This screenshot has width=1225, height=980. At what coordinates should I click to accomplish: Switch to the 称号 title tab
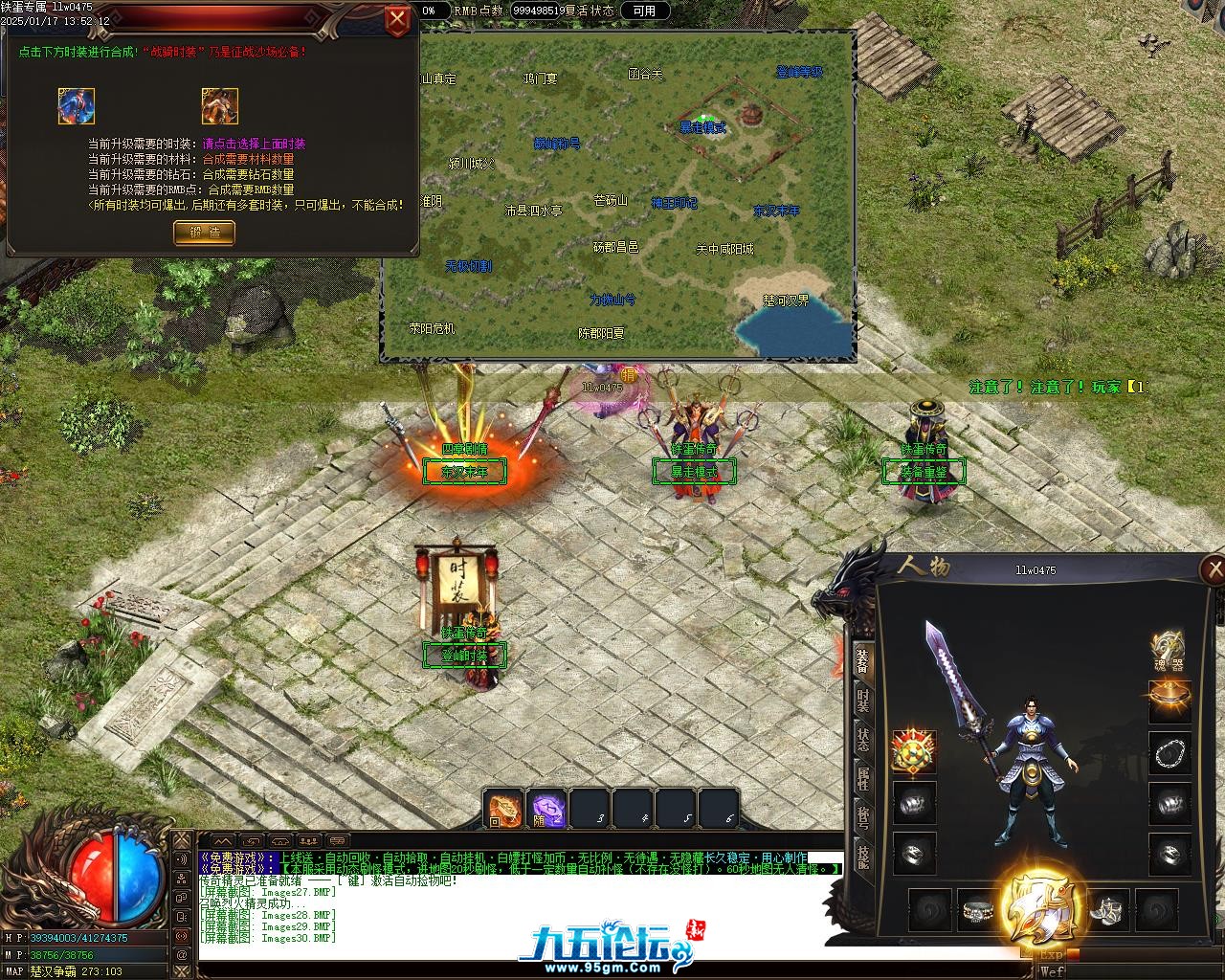click(x=863, y=818)
